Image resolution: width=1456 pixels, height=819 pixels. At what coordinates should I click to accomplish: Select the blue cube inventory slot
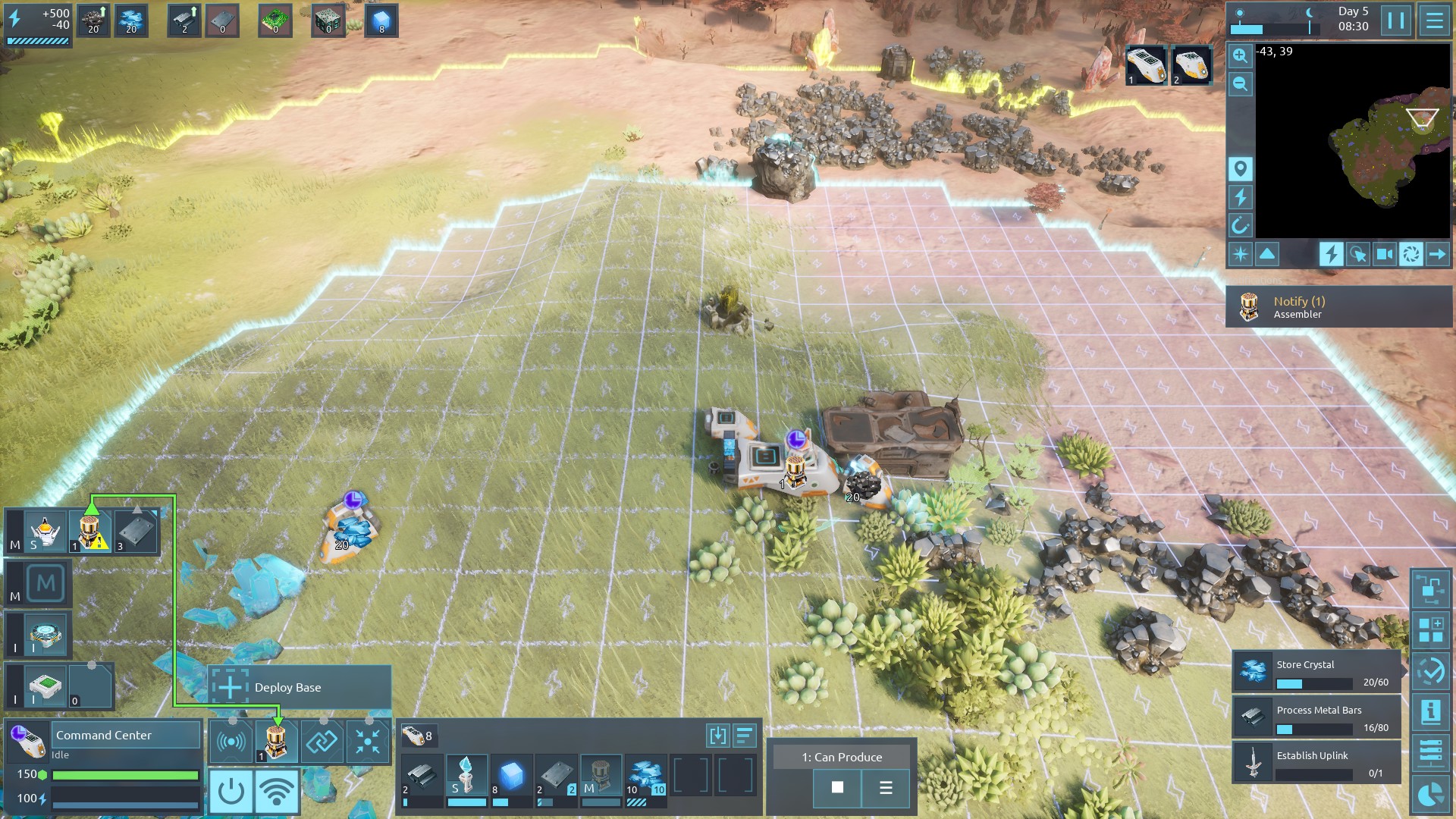pyautogui.click(x=511, y=776)
